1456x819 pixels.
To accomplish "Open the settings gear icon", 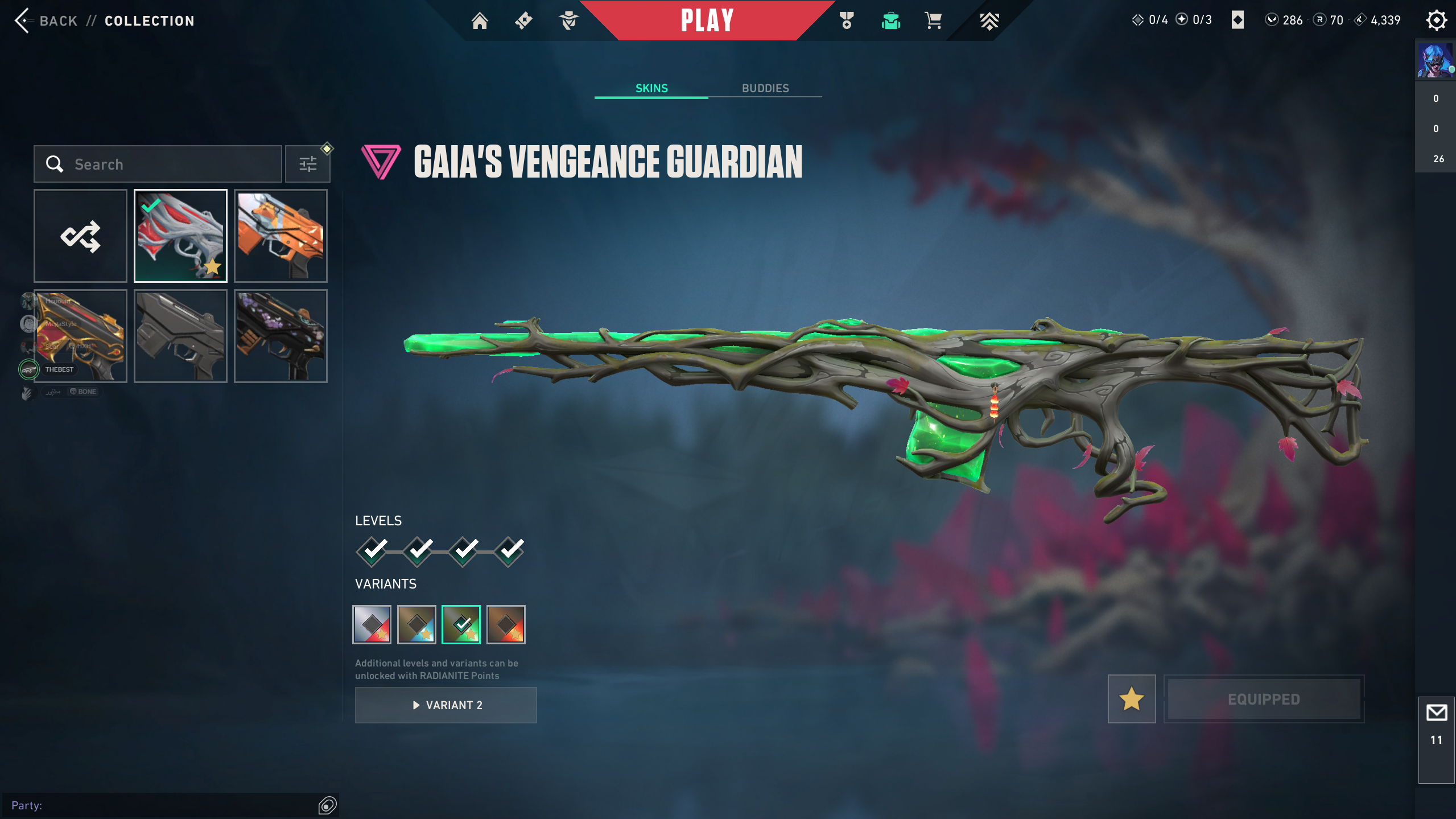I will [x=1436, y=20].
